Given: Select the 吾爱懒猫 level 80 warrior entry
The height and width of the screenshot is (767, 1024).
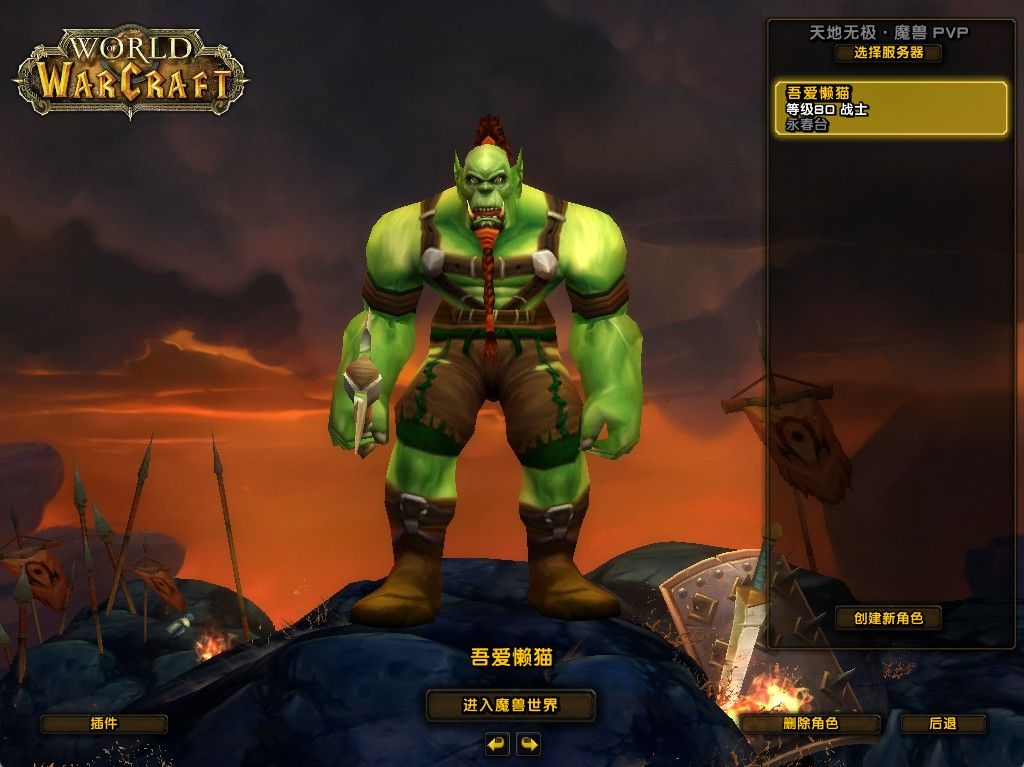Looking at the screenshot, I should click(x=890, y=109).
